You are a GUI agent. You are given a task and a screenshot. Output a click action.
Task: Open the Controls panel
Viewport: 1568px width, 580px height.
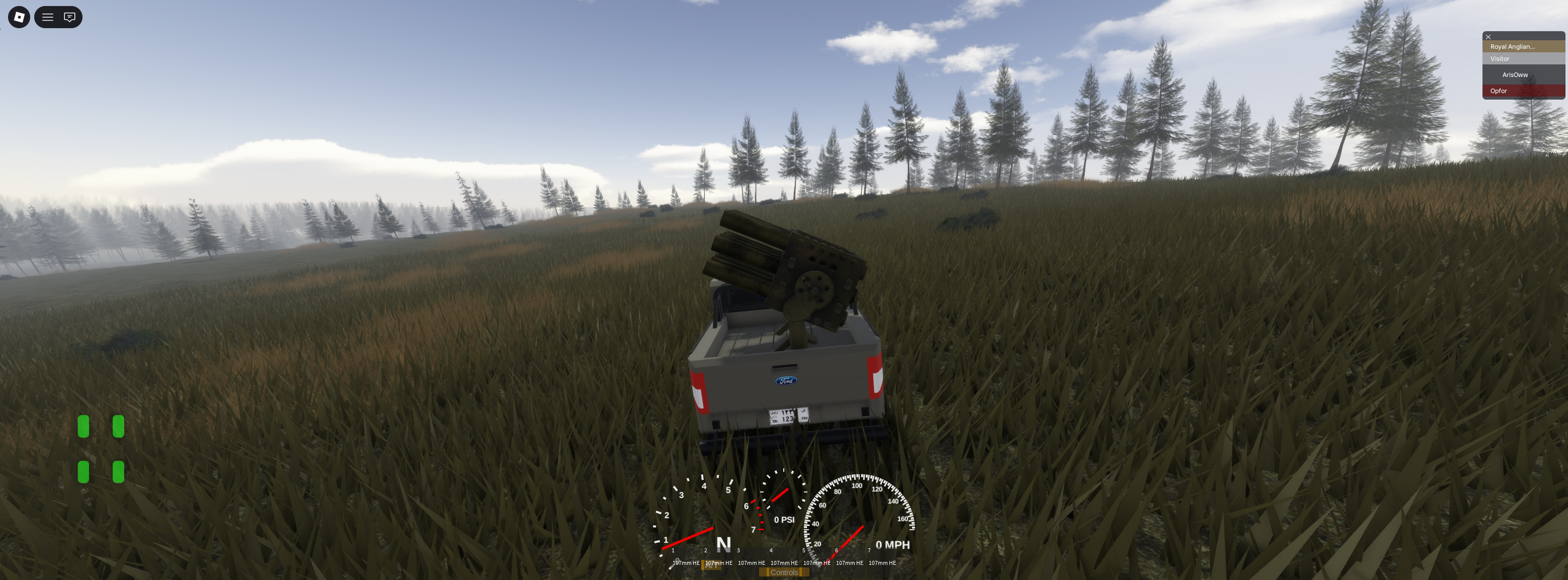point(784,572)
